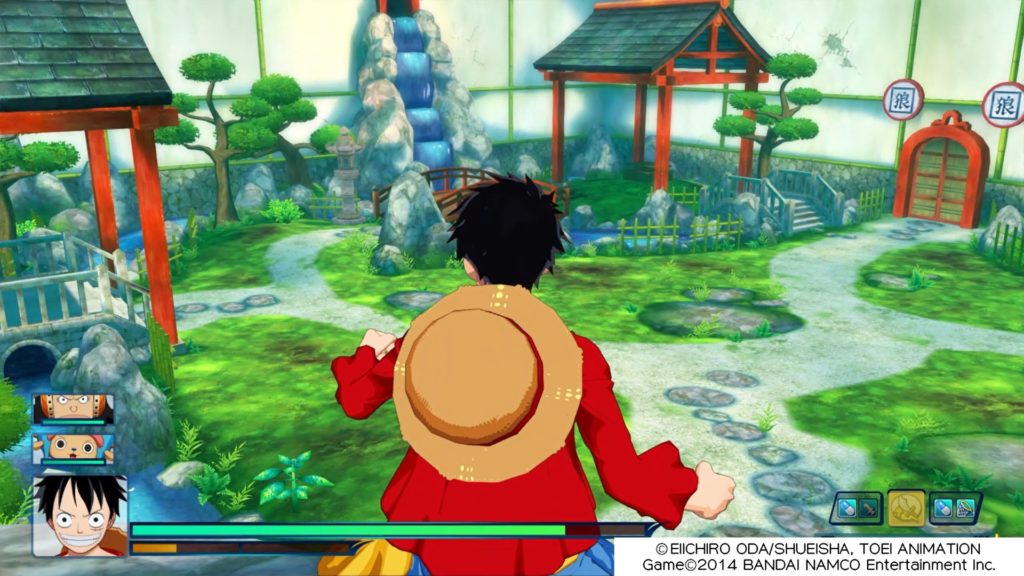Viewport: 1024px width, 576px height.
Task: Open the right item panel with the net
Action: [x=956, y=508]
